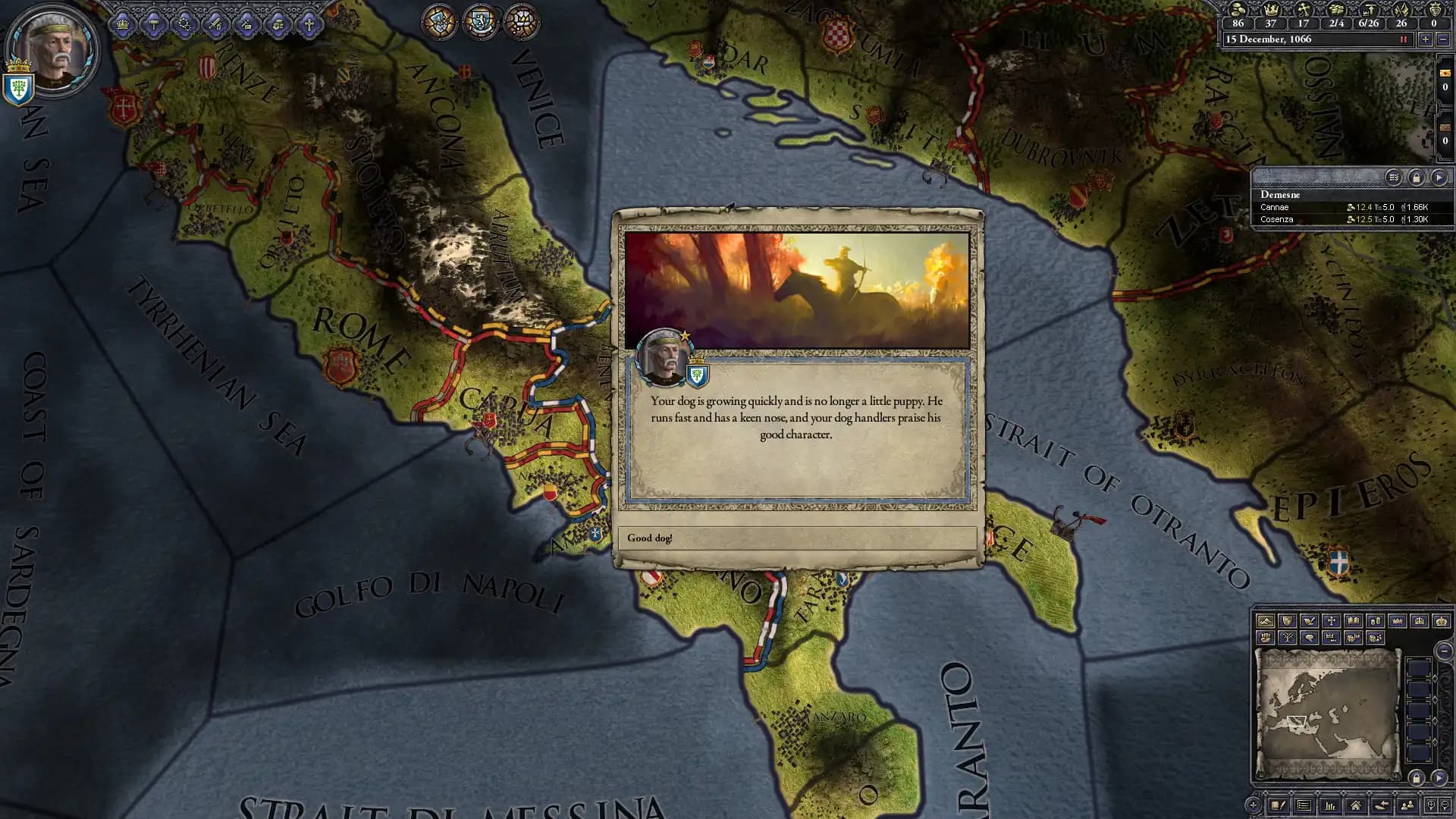Viewport: 1456px width, 819px height.
Task: Open the Religion screen via cross shield
Action: pos(309,24)
